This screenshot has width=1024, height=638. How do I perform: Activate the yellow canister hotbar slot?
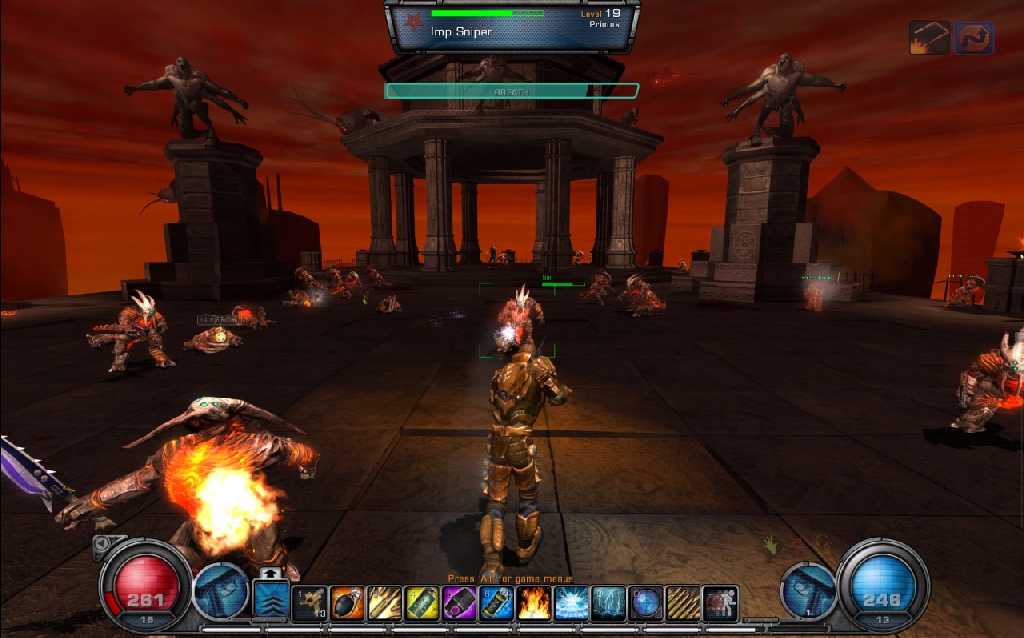[421, 603]
